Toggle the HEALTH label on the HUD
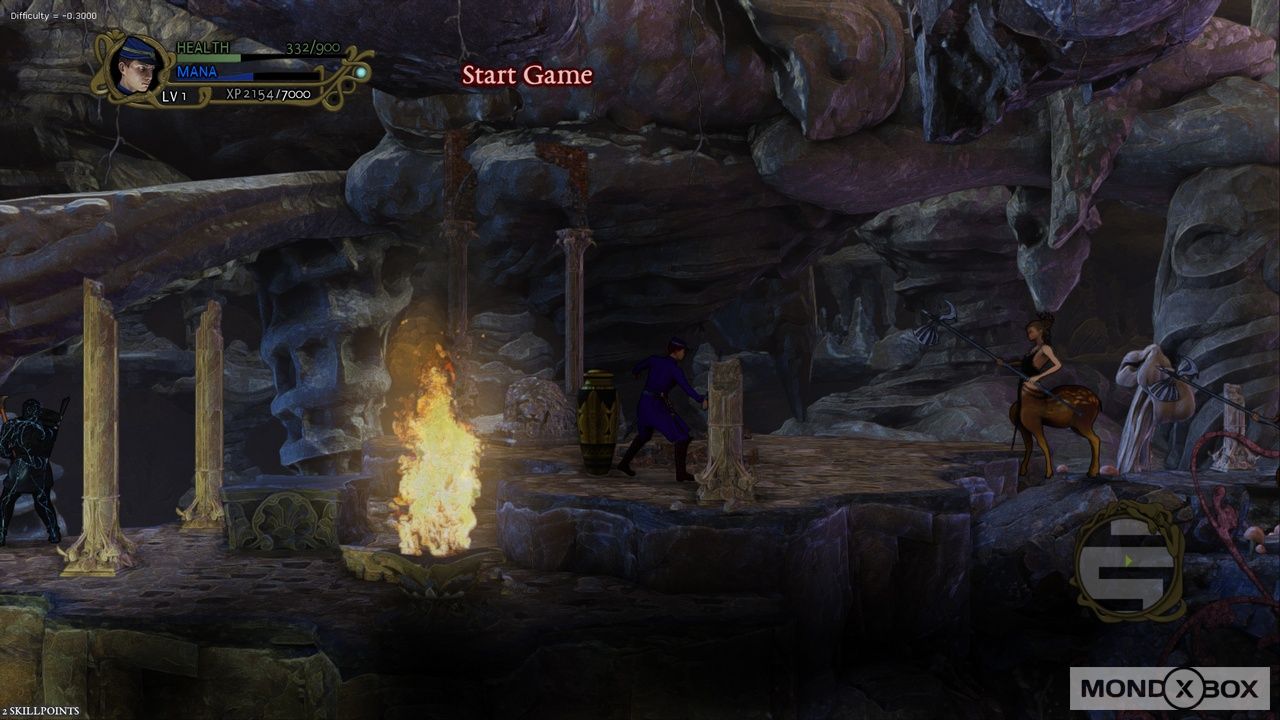Image resolution: width=1280 pixels, height=720 pixels. coord(202,47)
